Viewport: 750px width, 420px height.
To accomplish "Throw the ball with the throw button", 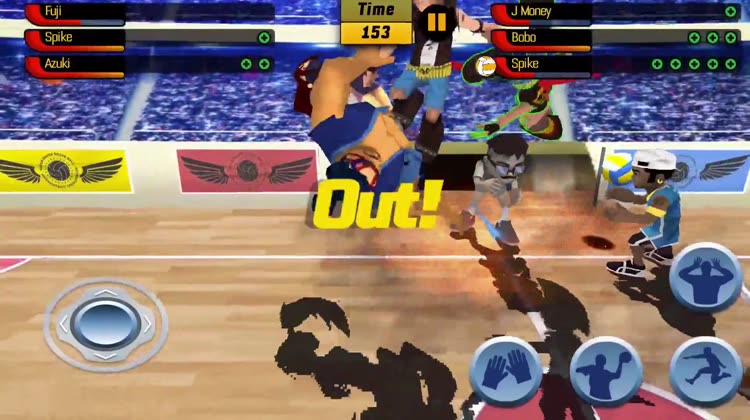I will click(606, 371).
